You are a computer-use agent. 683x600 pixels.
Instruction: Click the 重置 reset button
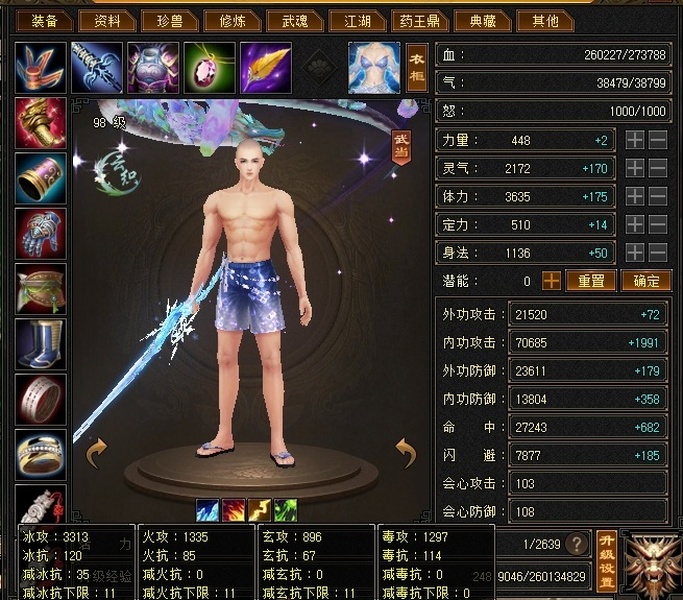[590, 281]
